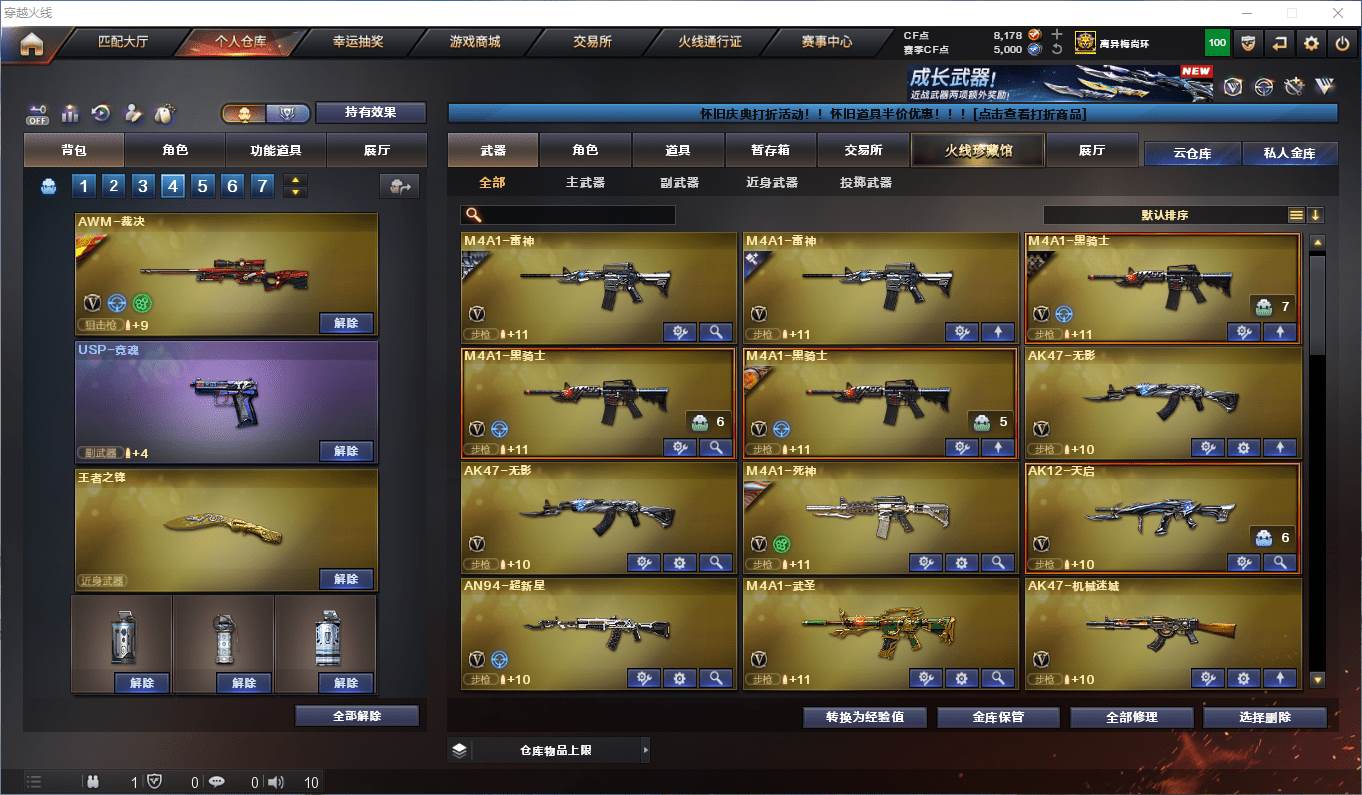Click the 持有效果 button

(x=371, y=112)
